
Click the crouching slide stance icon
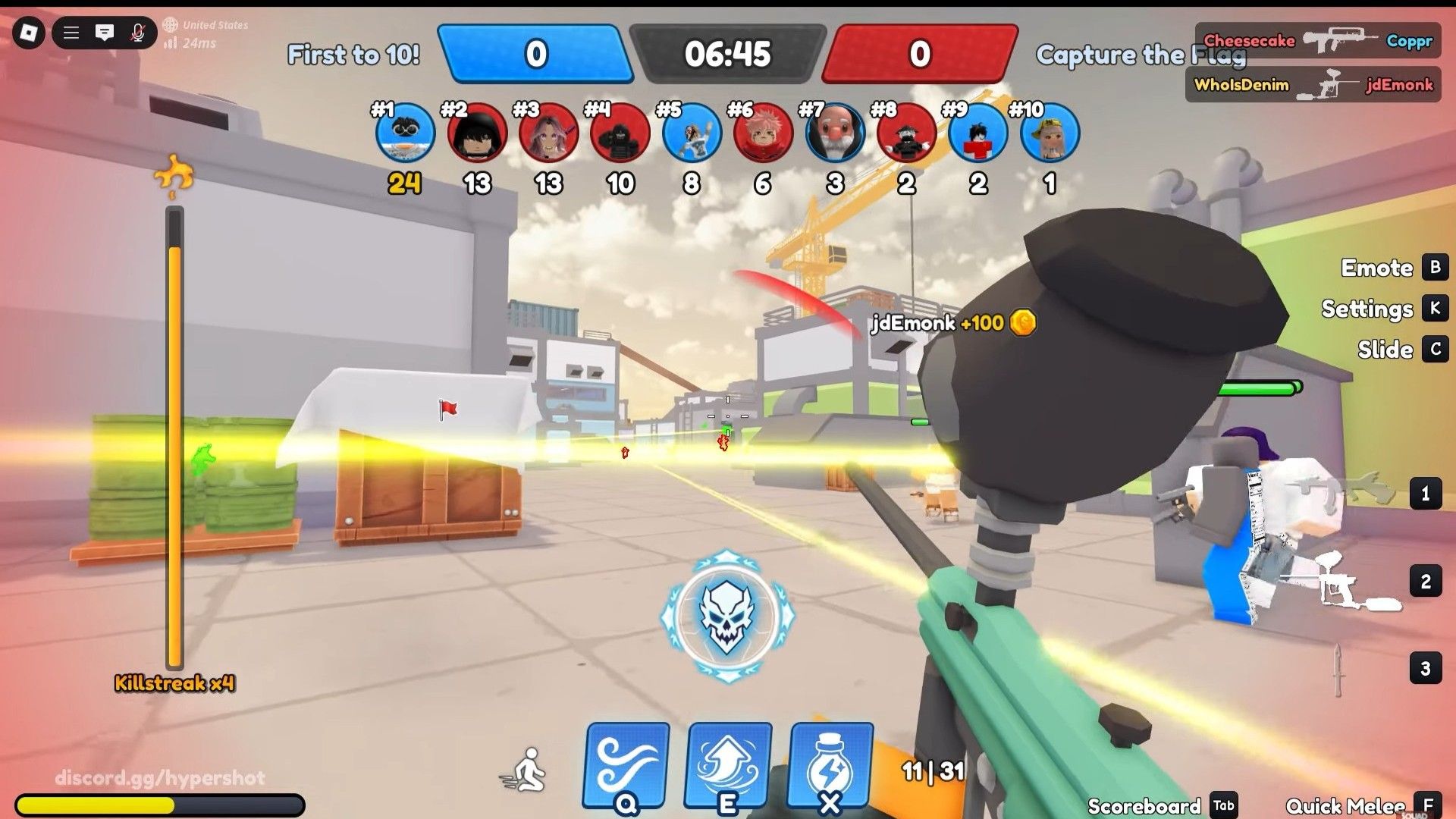pyautogui.click(x=525, y=770)
